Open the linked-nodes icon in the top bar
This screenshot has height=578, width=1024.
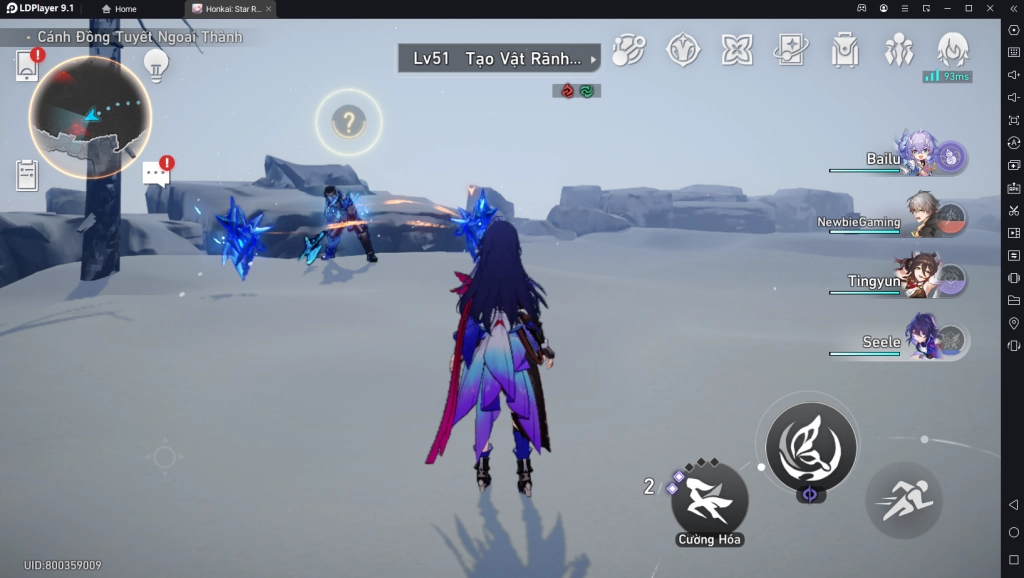point(629,50)
